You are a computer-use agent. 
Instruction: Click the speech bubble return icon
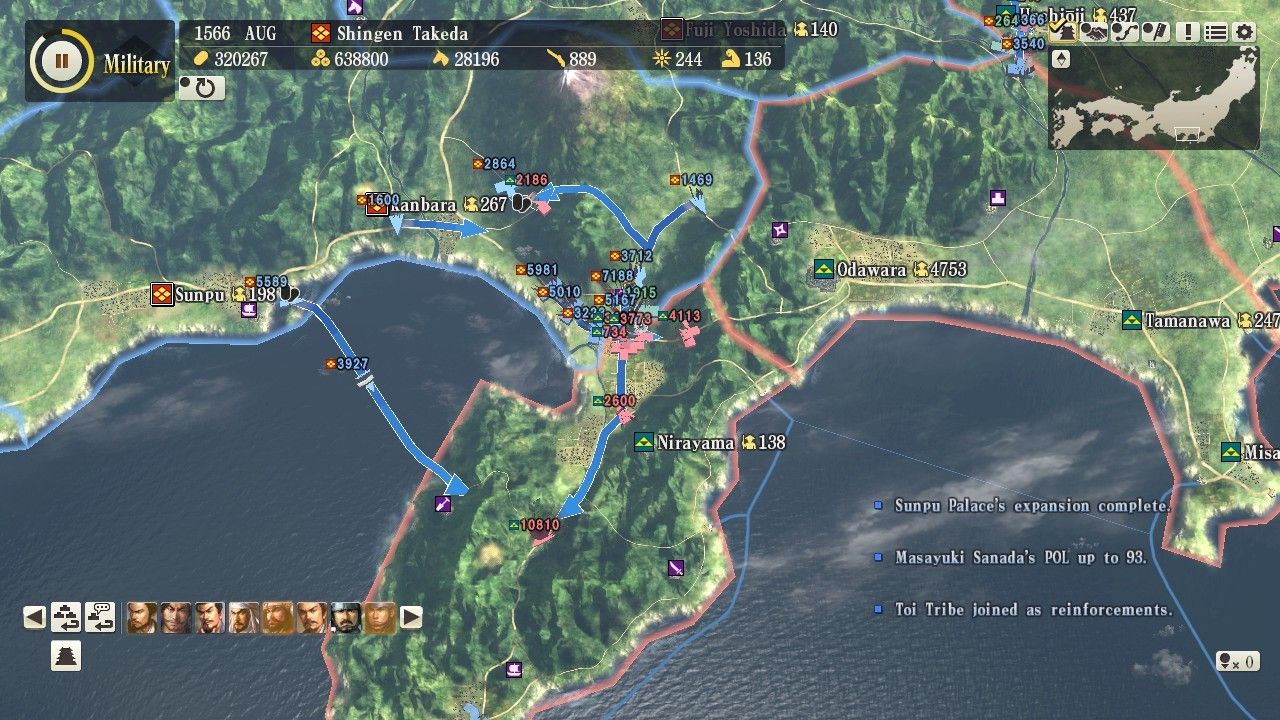tap(100, 617)
